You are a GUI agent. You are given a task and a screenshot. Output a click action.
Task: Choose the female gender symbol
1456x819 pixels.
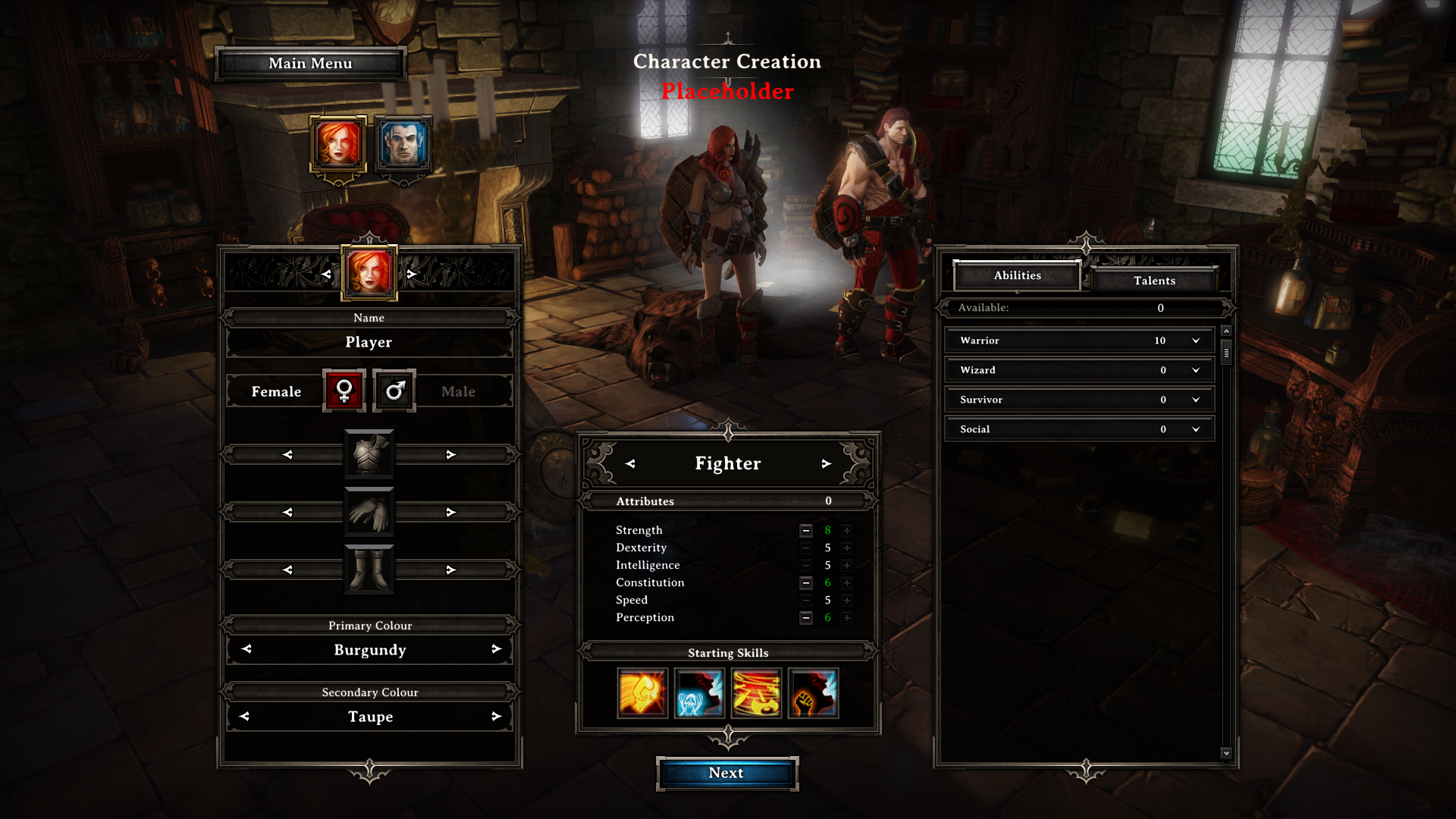[x=344, y=391]
